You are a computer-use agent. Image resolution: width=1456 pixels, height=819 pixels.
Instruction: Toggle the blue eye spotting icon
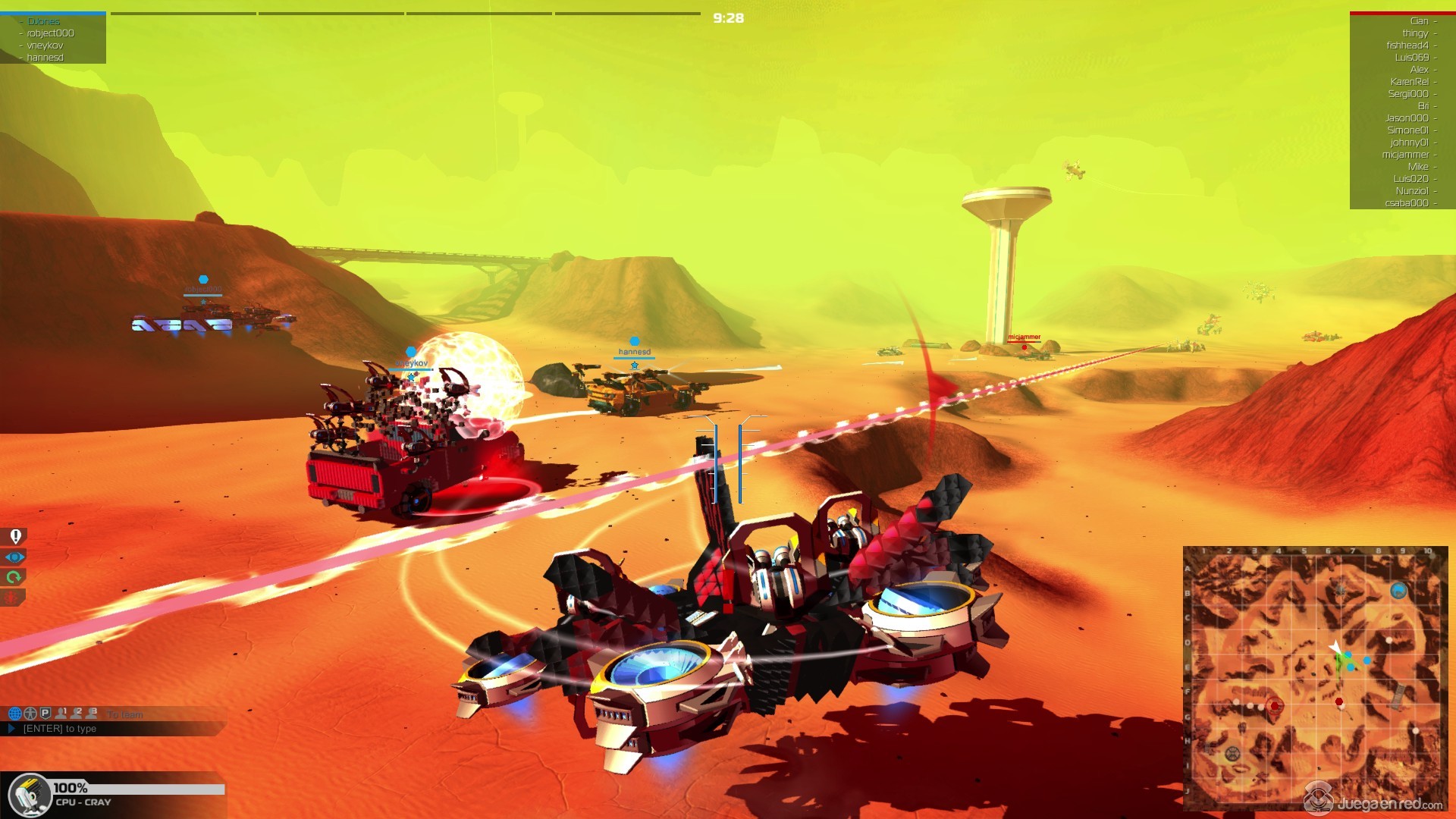pyautogui.click(x=14, y=557)
